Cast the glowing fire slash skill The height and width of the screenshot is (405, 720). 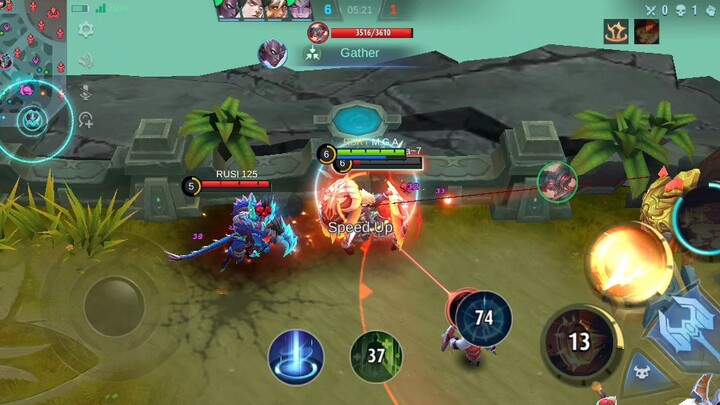[627, 261]
